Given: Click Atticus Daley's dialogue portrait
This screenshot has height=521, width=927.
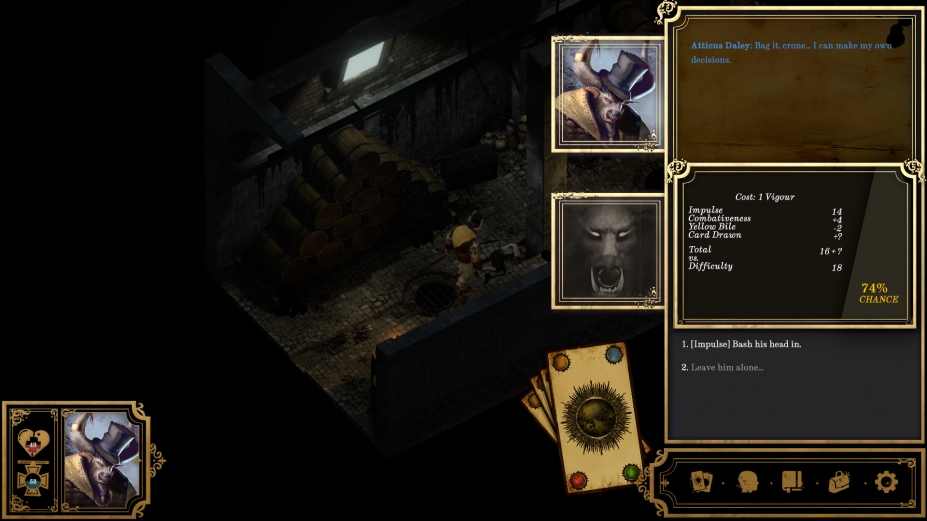Looking at the screenshot, I should coord(606,94).
